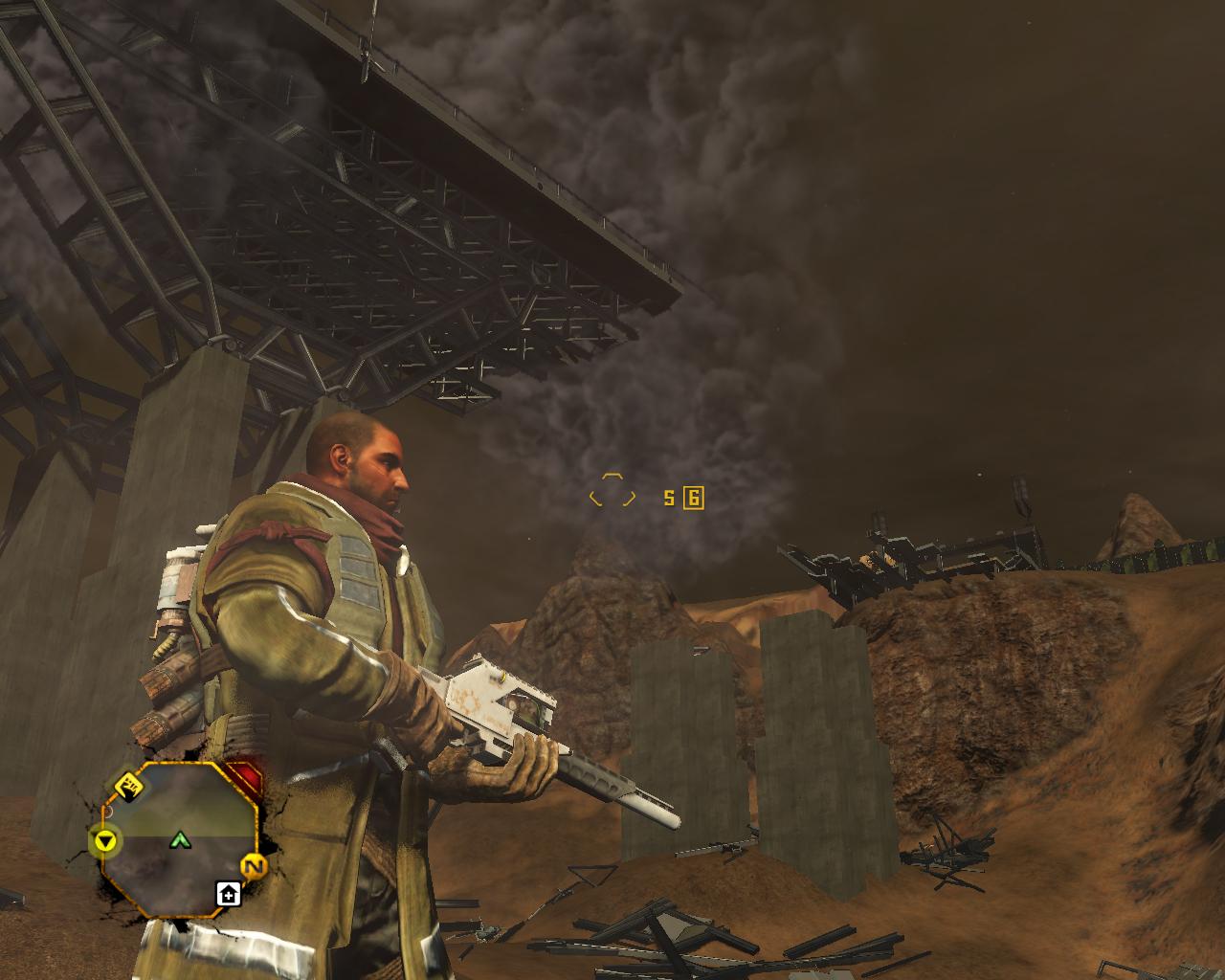Select the yellow downward triangle minimap marker

pos(107,841)
